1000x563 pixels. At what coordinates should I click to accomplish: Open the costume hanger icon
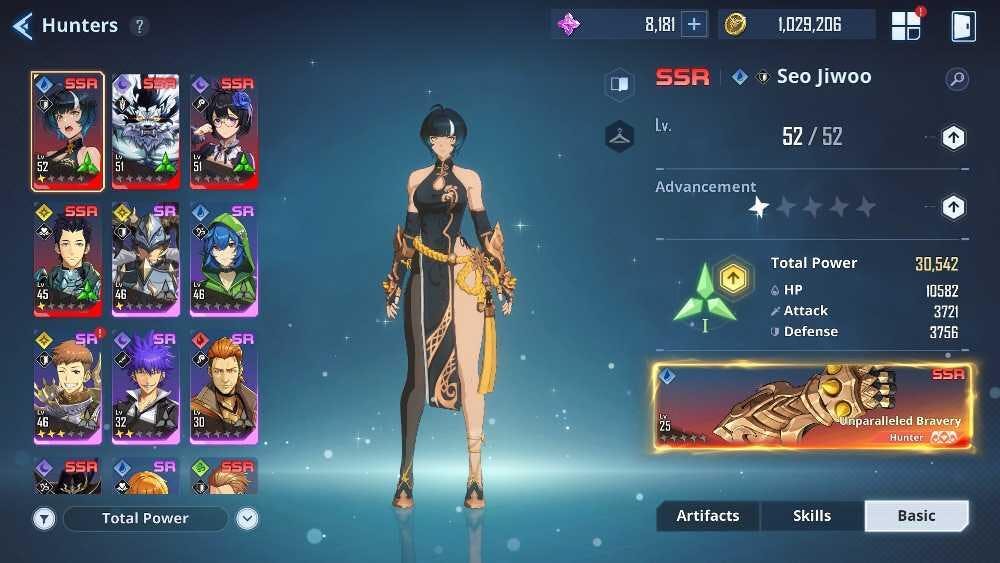pyautogui.click(x=619, y=136)
